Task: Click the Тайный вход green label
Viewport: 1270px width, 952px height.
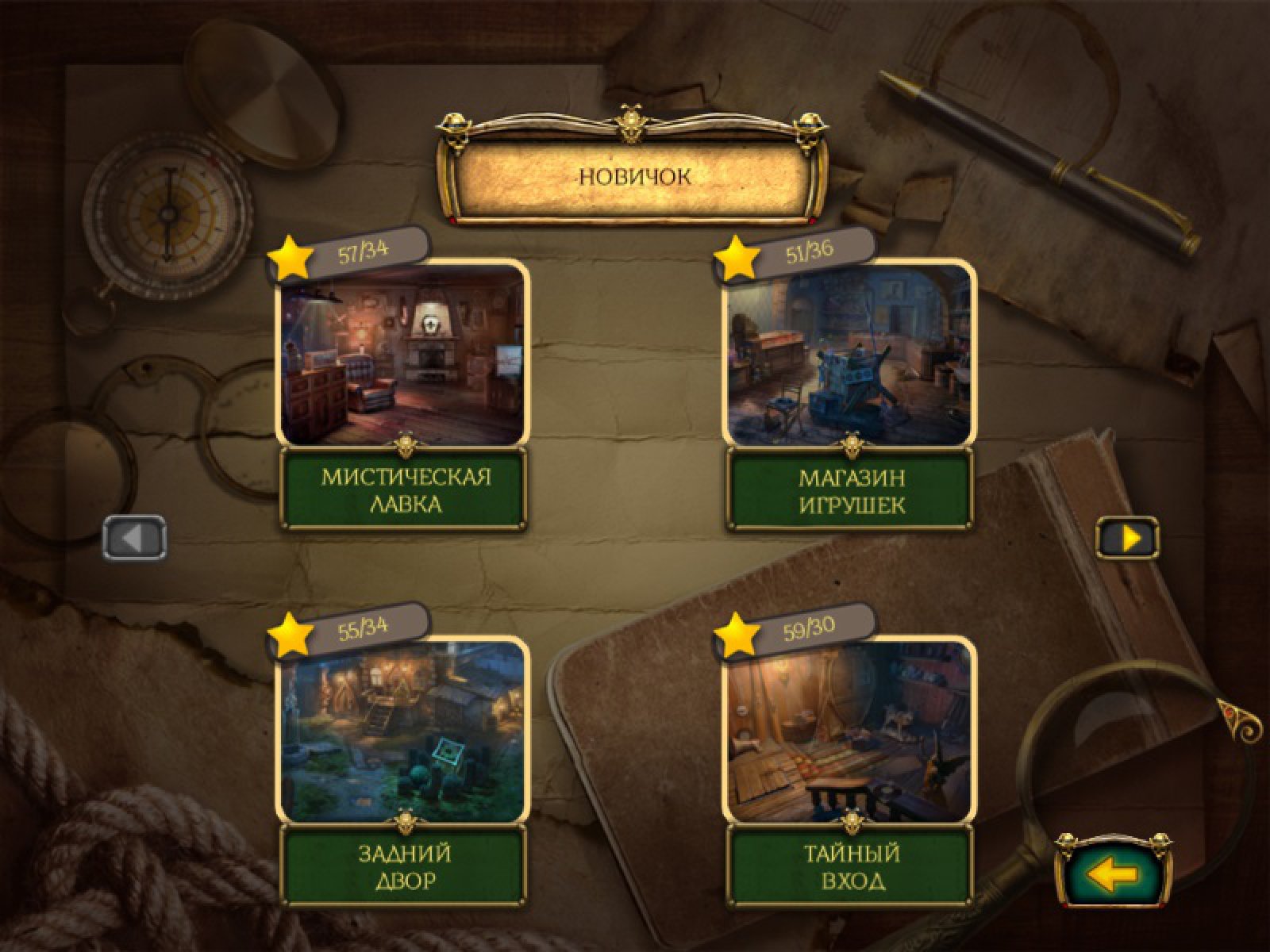Action: point(851,866)
